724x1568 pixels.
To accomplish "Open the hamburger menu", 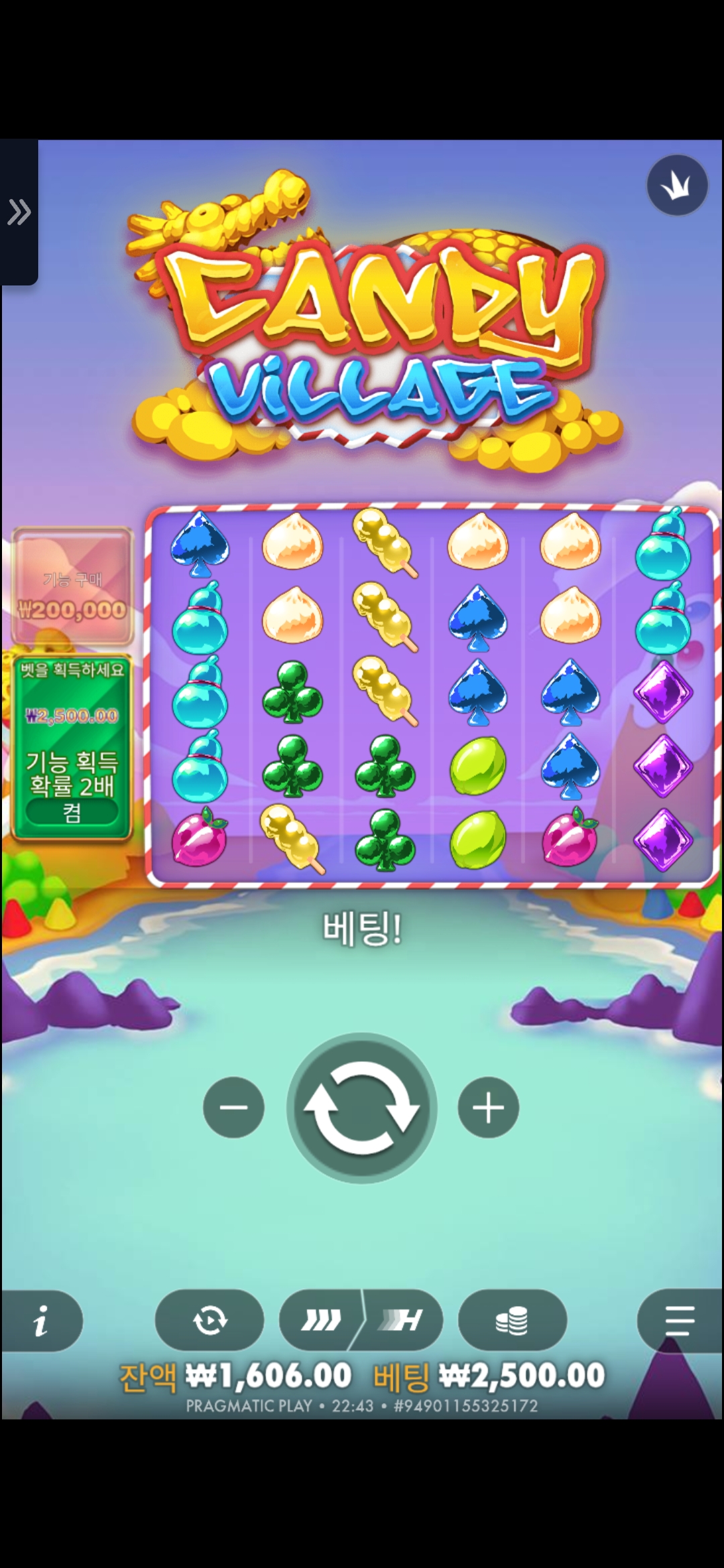I will pos(680,1320).
